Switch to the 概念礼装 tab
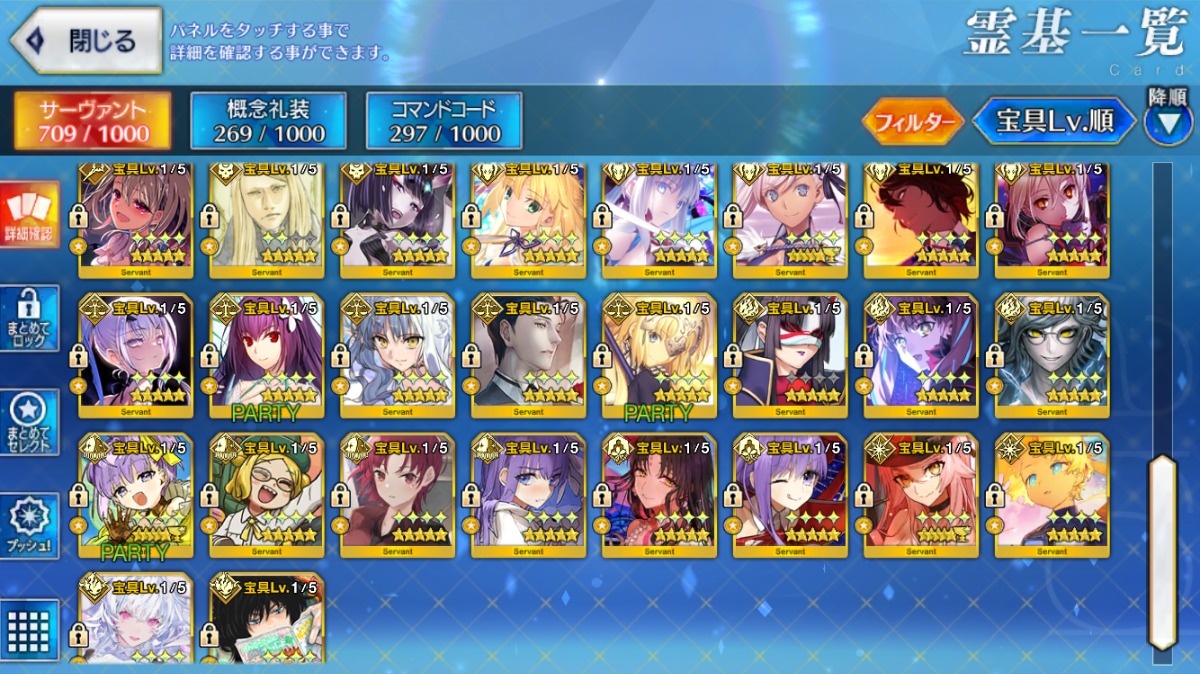Viewport: 1200px width, 674px height. pyautogui.click(x=268, y=121)
